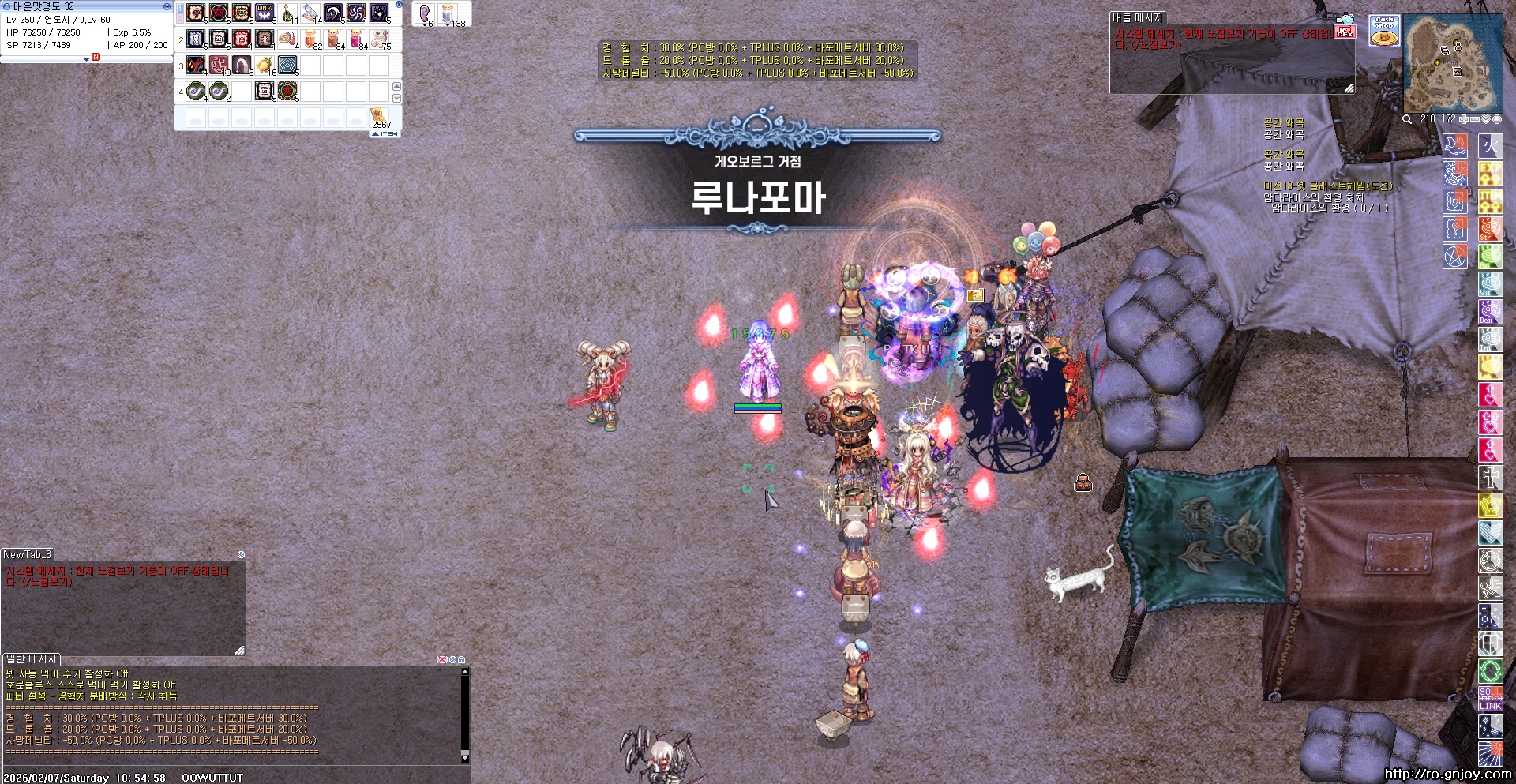
Task: Collapse the character status window
Action: coord(167,6)
